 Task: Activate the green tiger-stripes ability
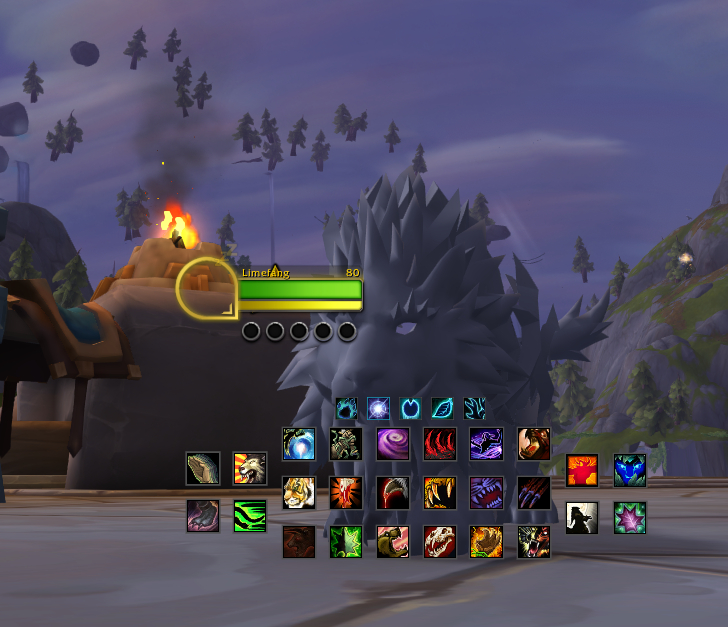[250, 516]
